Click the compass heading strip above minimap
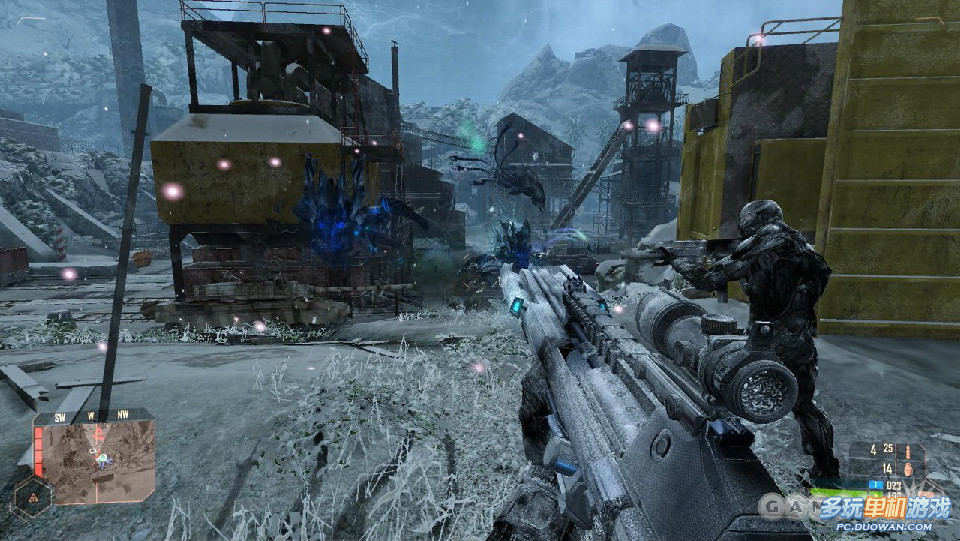This screenshot has width=960, height=541. click(96, 414)
